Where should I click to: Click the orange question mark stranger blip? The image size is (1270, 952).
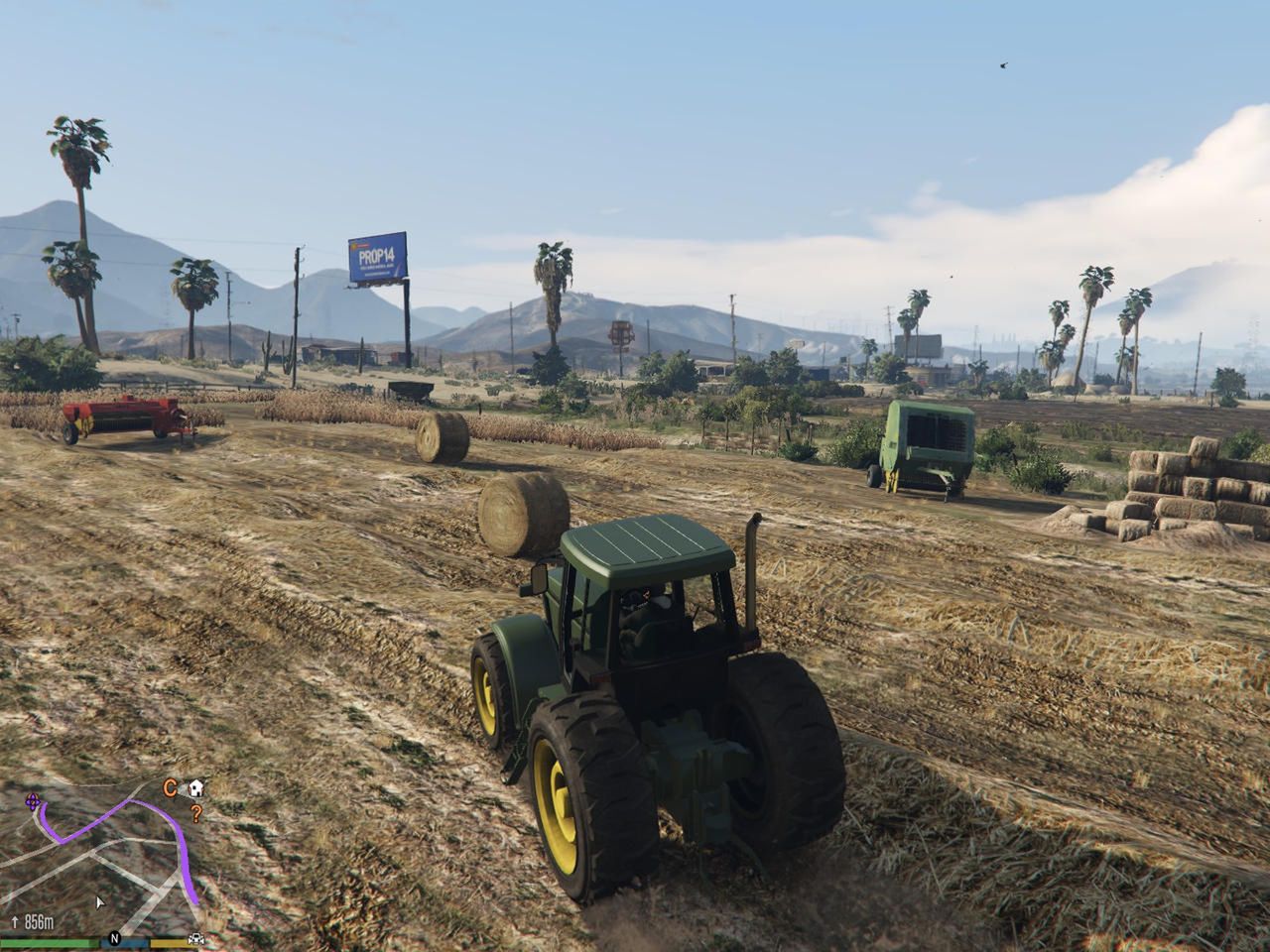196,815
